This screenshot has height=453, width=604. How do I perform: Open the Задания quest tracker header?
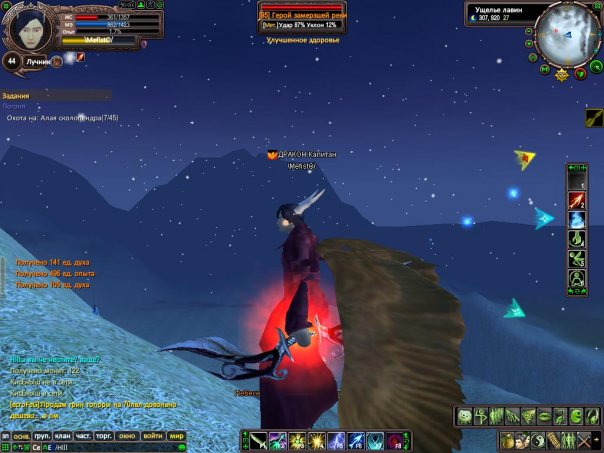click(15, 96)
